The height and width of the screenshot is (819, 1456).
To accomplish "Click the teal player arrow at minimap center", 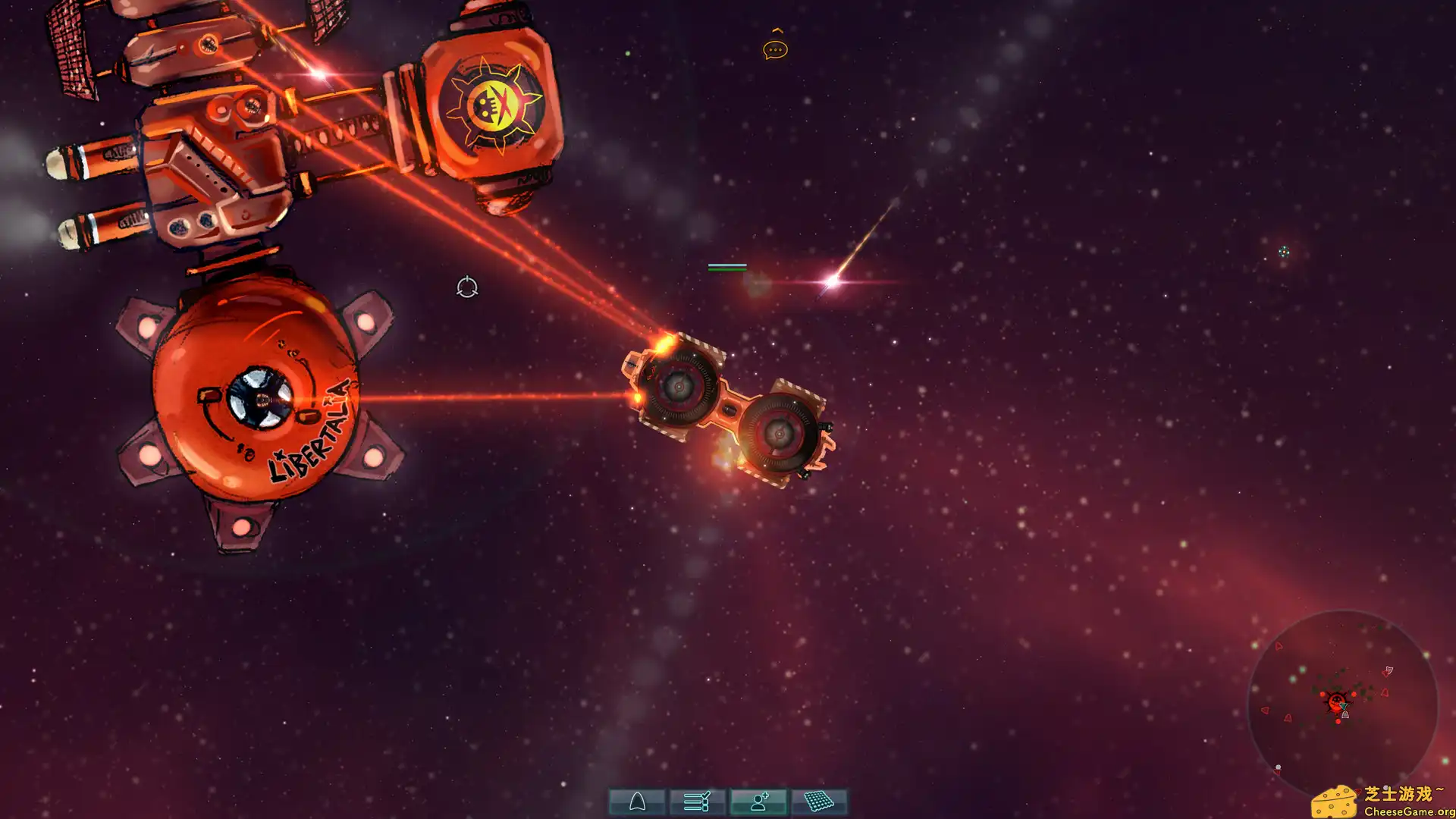I will pos(1344,707).
